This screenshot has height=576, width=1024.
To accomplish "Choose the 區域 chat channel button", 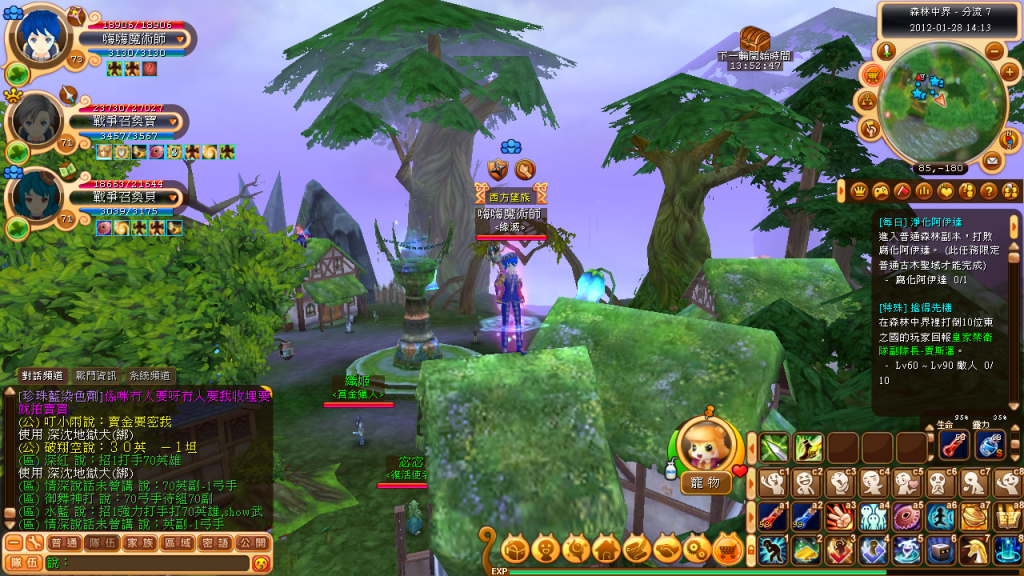I will (x=177, y=542).
